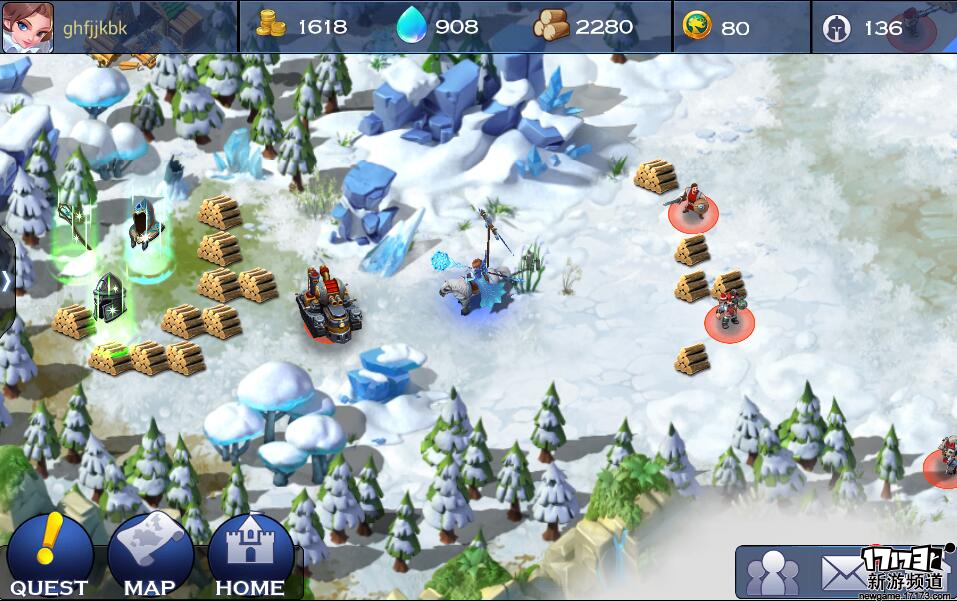
Task: Click the player avatar portrait
Action: [28, 27]
